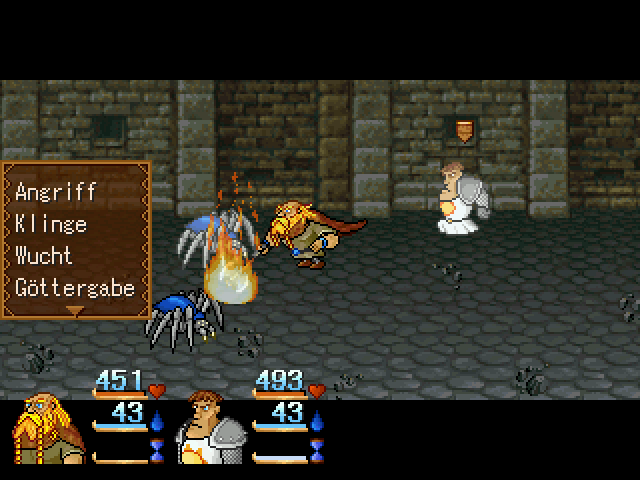Open the Göttergabe command

click(x=75, y=288)
